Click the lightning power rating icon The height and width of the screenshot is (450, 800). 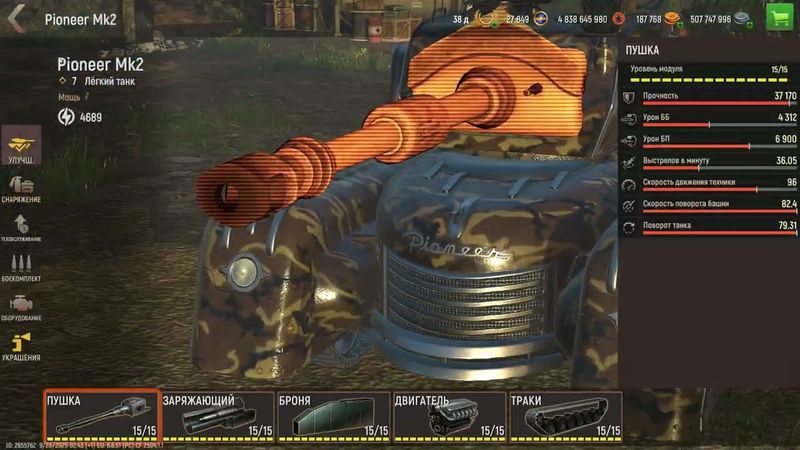(x=67, y=117)
